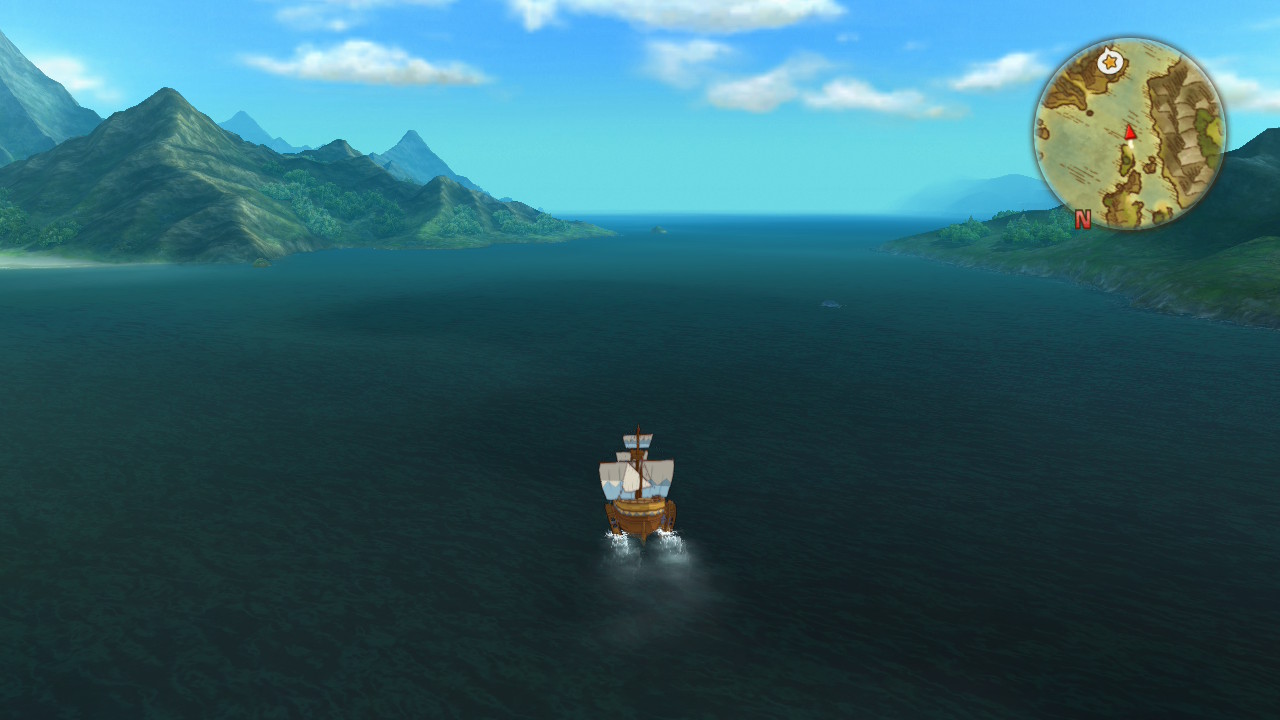Click the circular minimap
1280x720 pixels.
[x=1129, y=134]
